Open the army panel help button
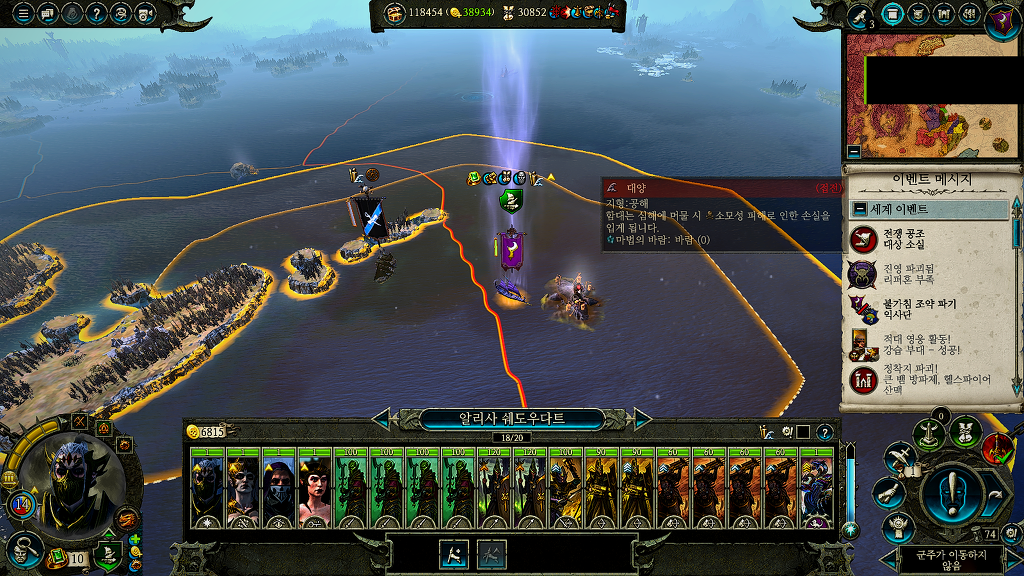This screenshot has width=1024, height=576. (x=825, y=432)
